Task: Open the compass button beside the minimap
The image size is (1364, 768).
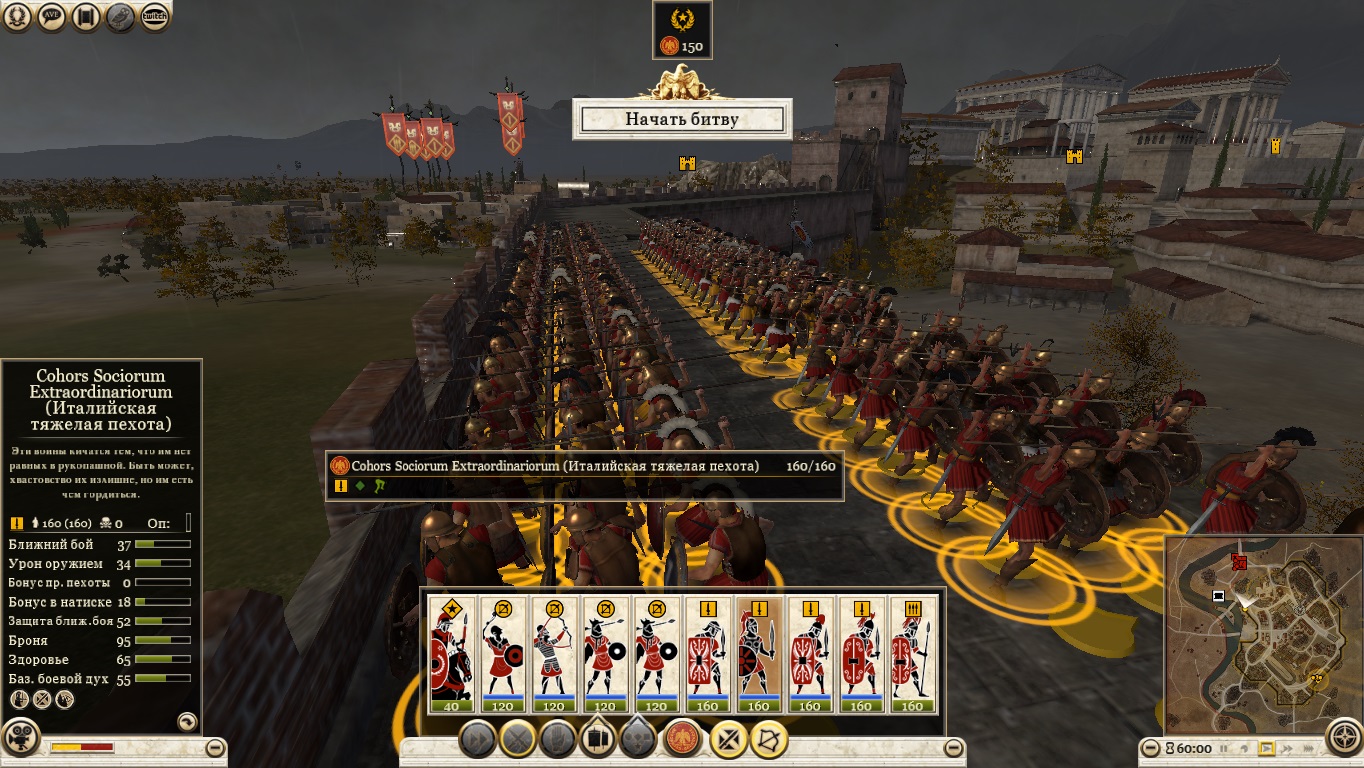Action: click(1343, 739)
